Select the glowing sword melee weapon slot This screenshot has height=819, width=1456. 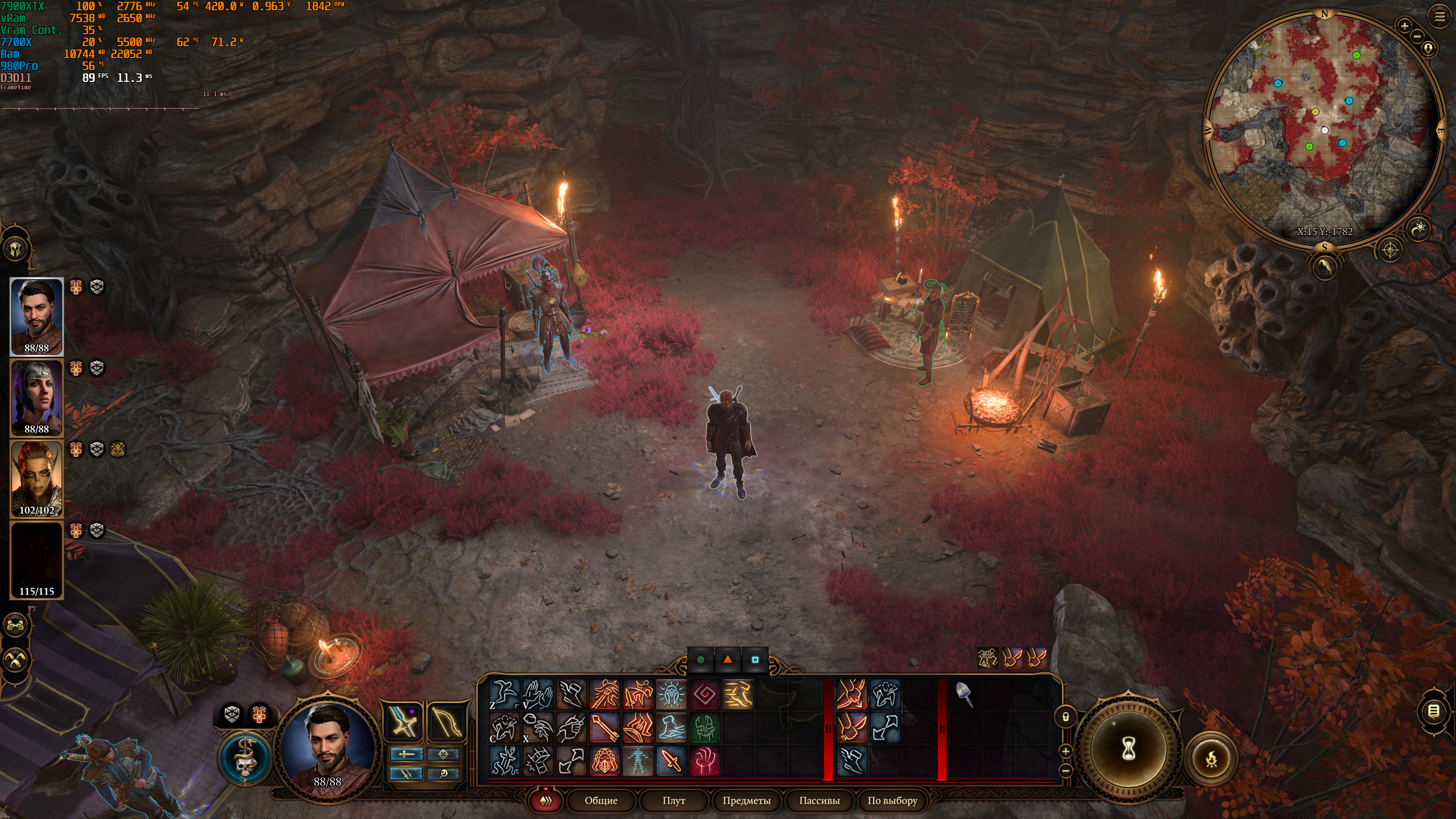(x=404, y=722)
